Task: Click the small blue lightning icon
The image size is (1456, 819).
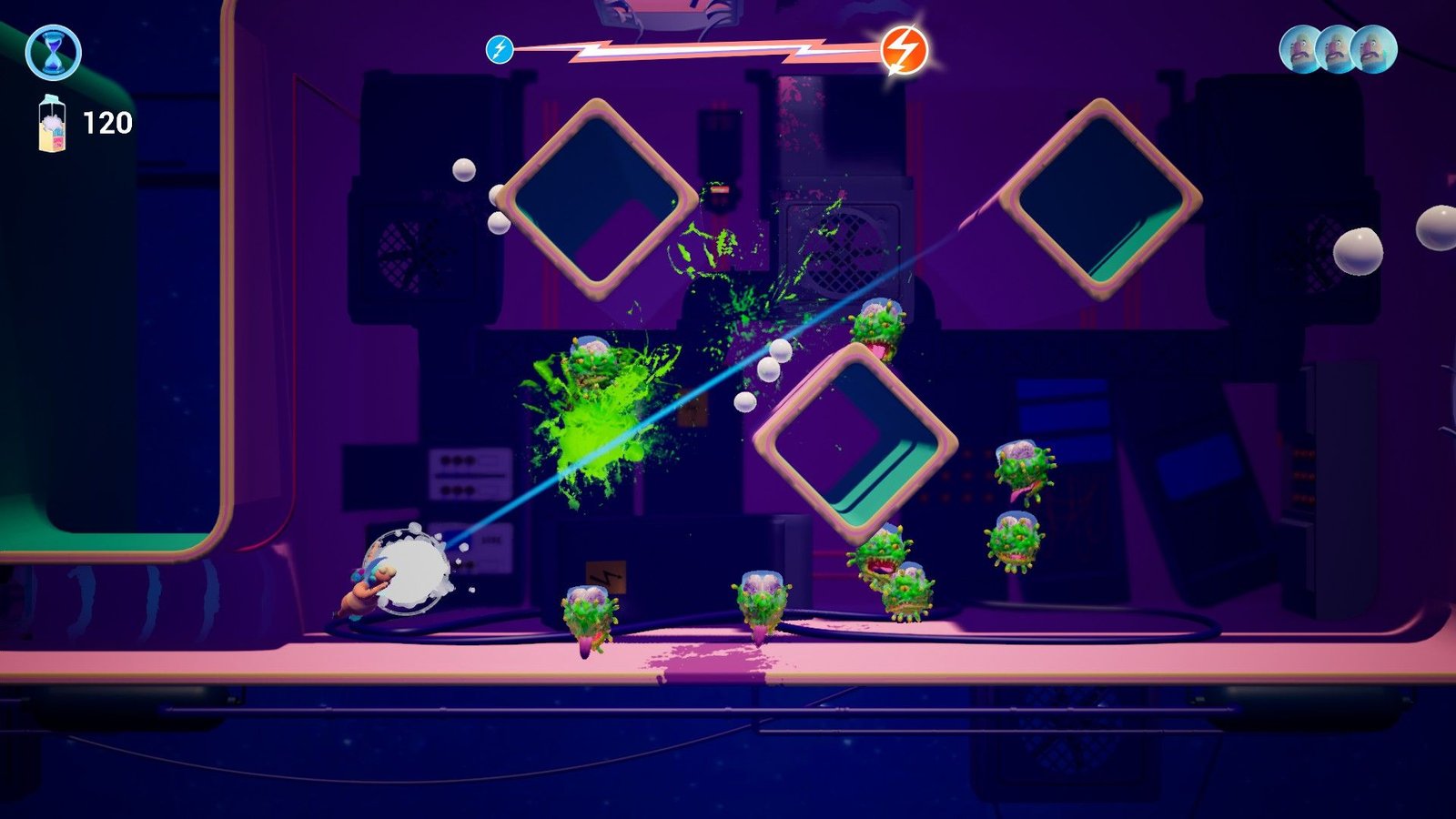Action: click(500, 49)
